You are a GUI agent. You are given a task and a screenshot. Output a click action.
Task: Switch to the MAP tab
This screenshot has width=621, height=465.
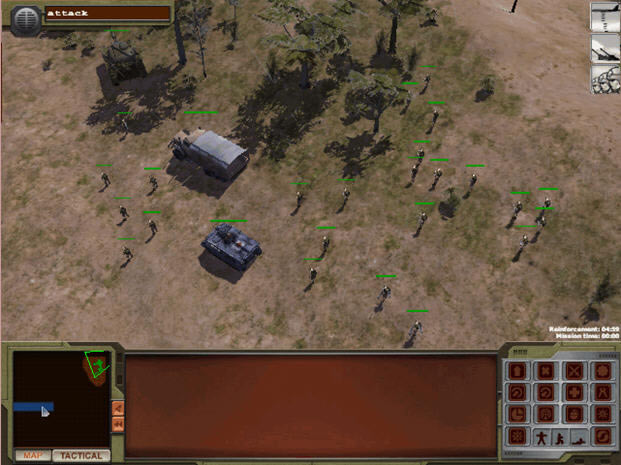point(33,456)
